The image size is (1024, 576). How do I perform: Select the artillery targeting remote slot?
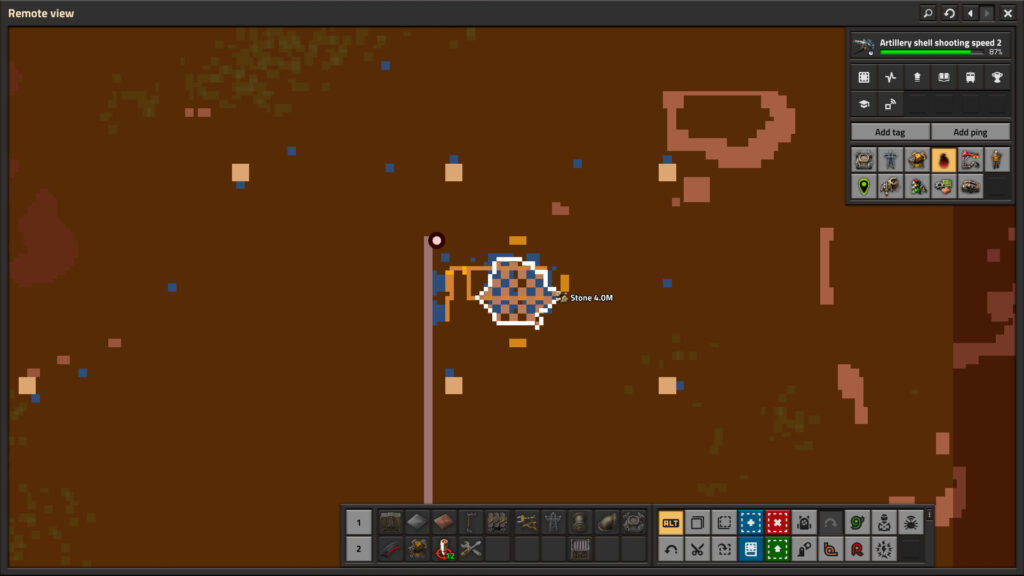pyautogui.click(x=444, y=549)
